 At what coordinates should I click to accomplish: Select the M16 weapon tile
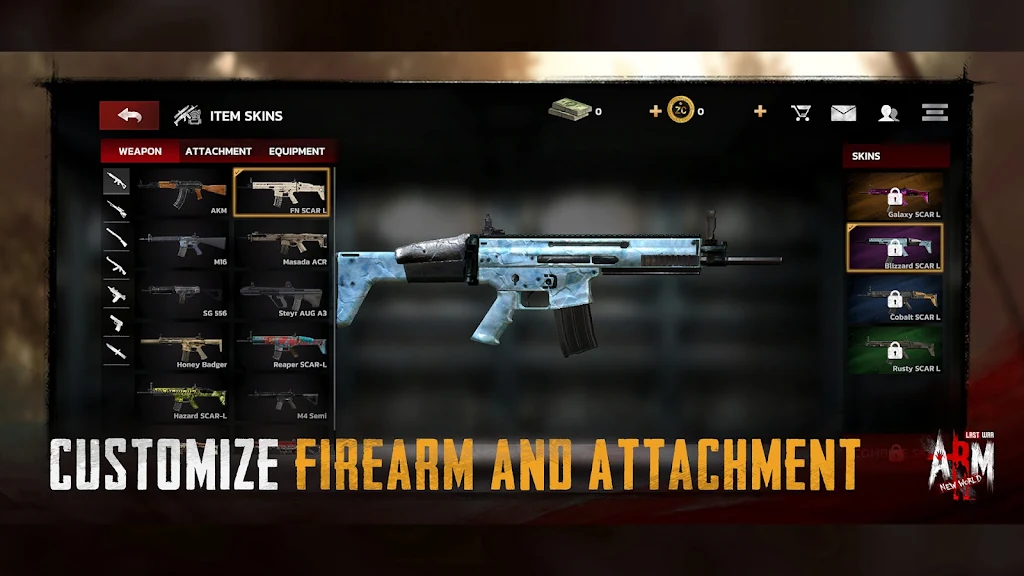pyautogui.click(x=183, y=244)
